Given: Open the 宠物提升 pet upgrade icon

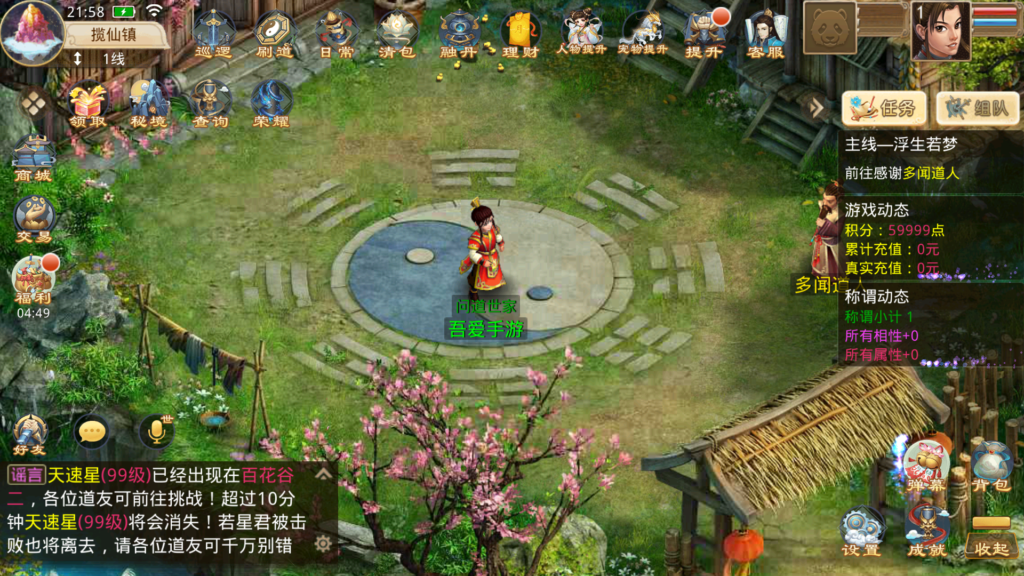Looking at the screenshot, I should 642,33.
